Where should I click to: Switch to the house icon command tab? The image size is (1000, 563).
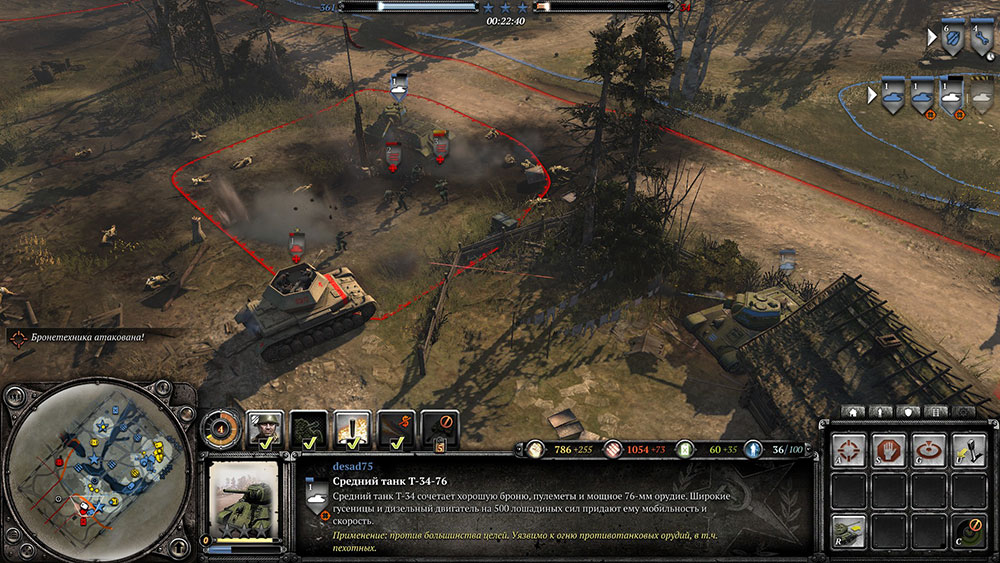(853, 411)
